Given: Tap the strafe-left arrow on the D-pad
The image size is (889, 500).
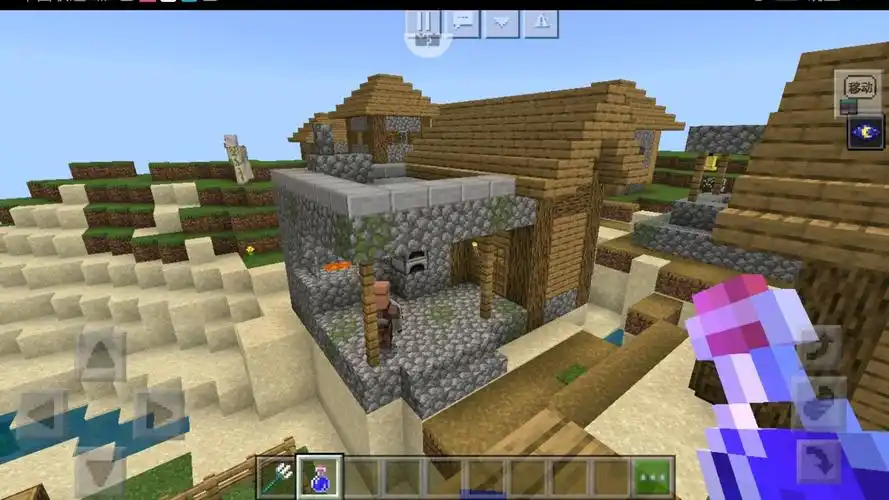Looking at the screenshot, I should pos(42,413).
